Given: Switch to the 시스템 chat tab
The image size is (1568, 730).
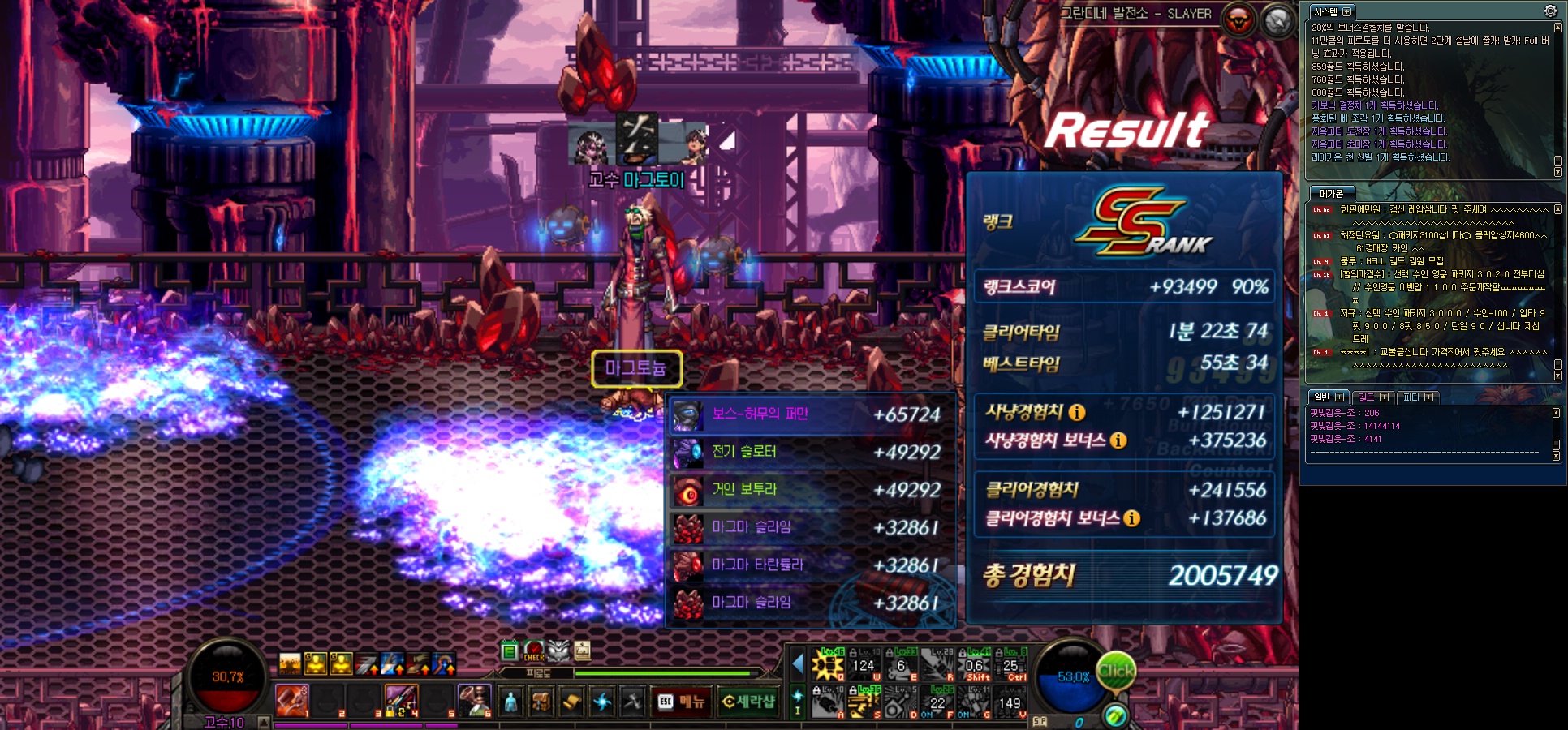Looking at the screenshot, I should pos(1331,12).
